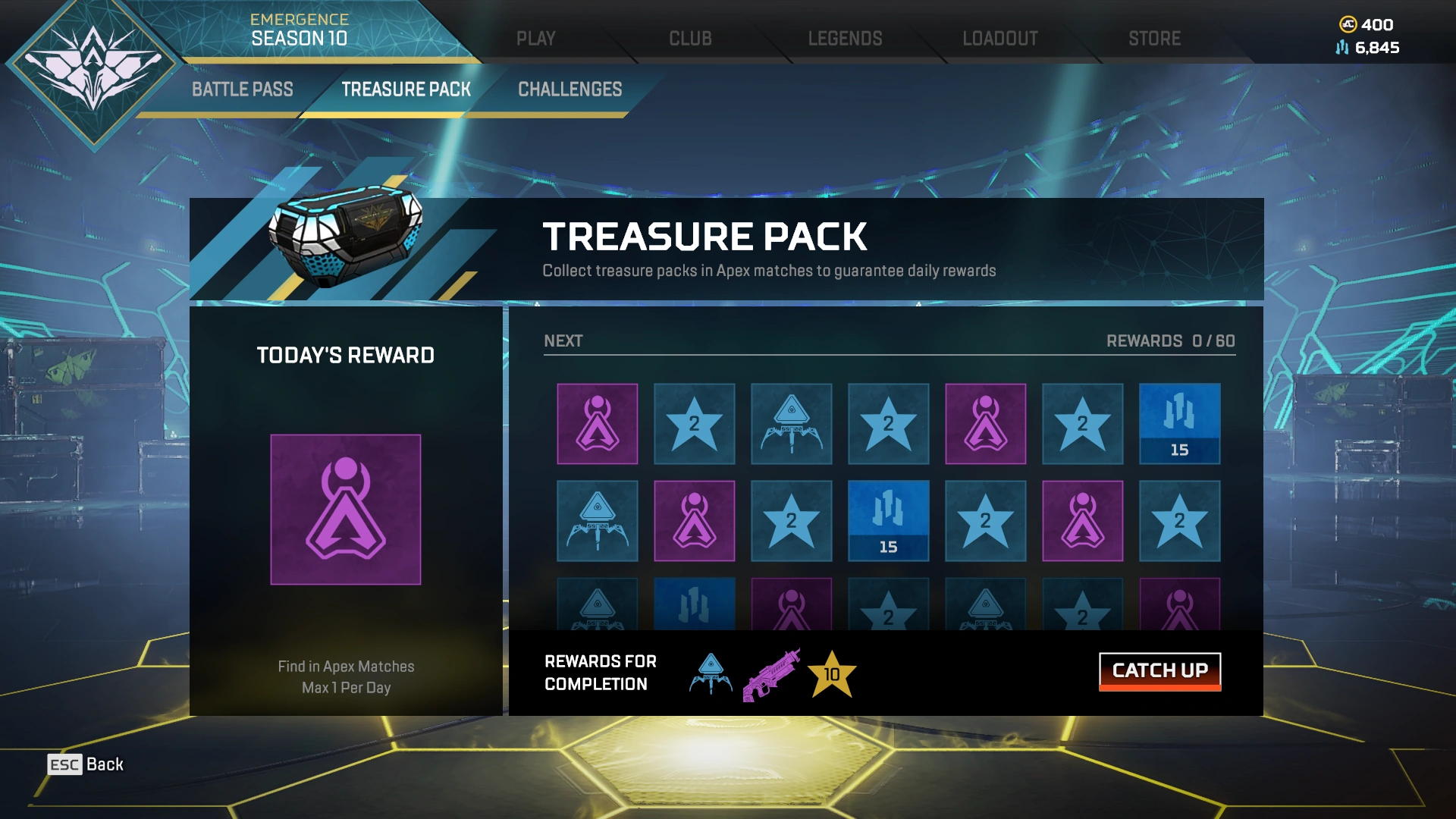The height and width of the screenshot is (819, 1456).
Task: Open the 15 crafting metals reward tile
Action: (1180, 423)
